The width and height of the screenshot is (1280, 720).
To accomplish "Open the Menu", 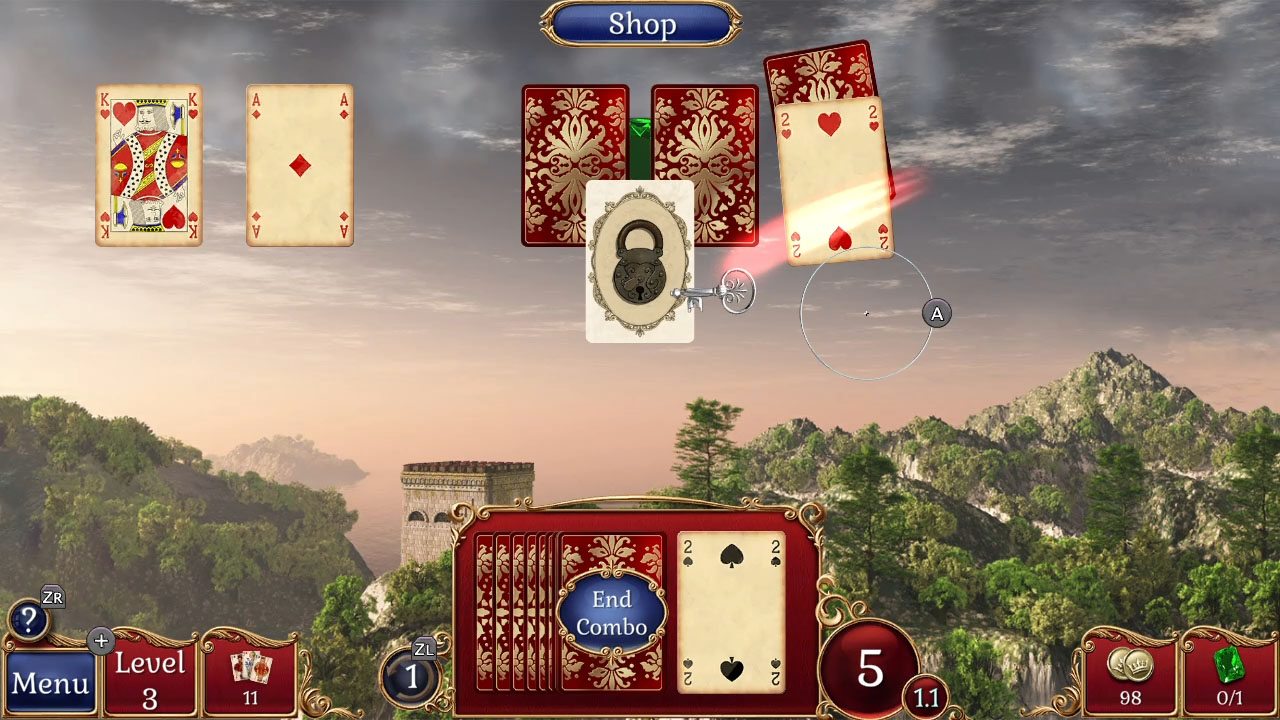I will (x=50, y=685).
